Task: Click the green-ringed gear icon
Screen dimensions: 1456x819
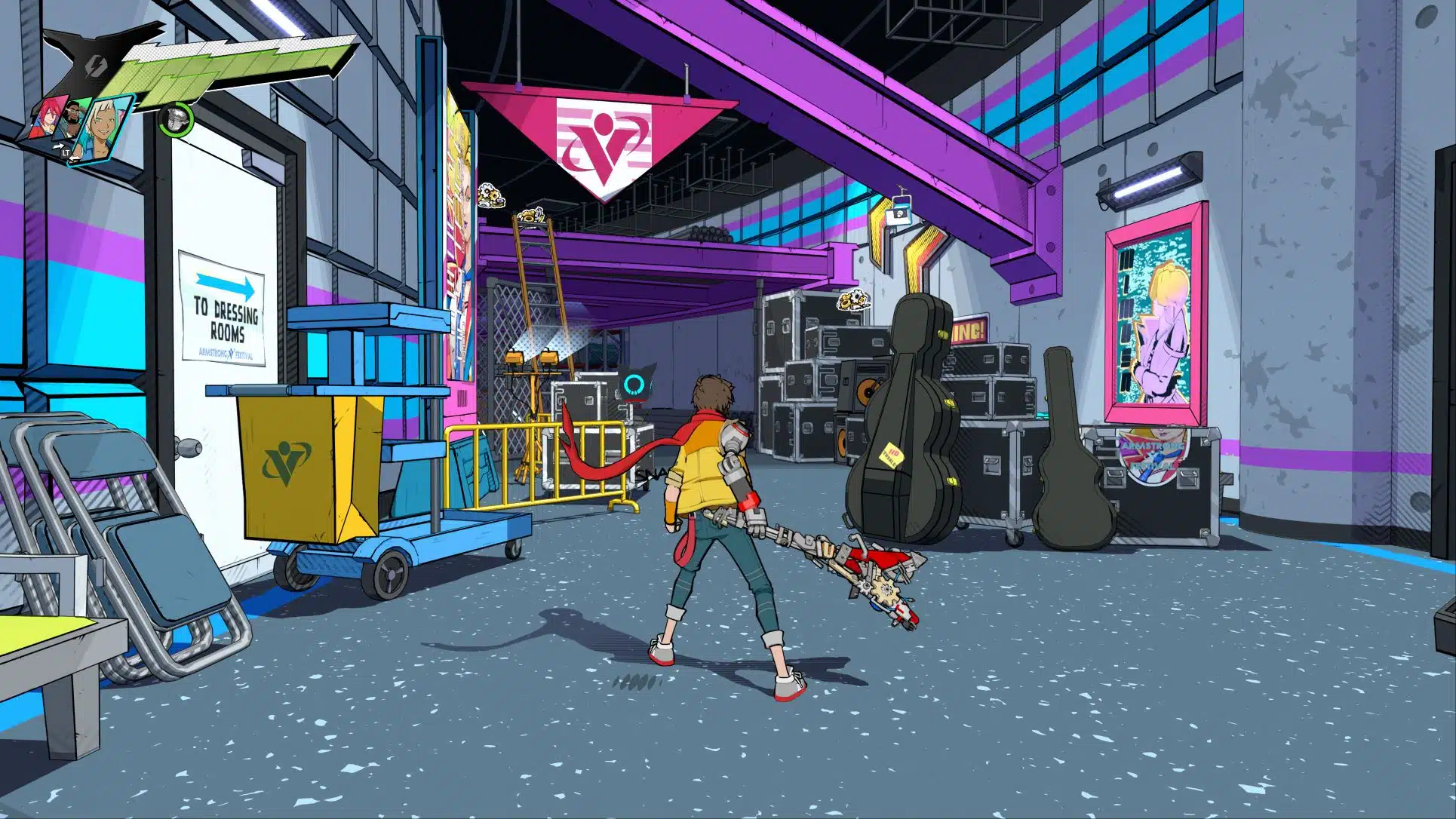Action: point(176,118)
